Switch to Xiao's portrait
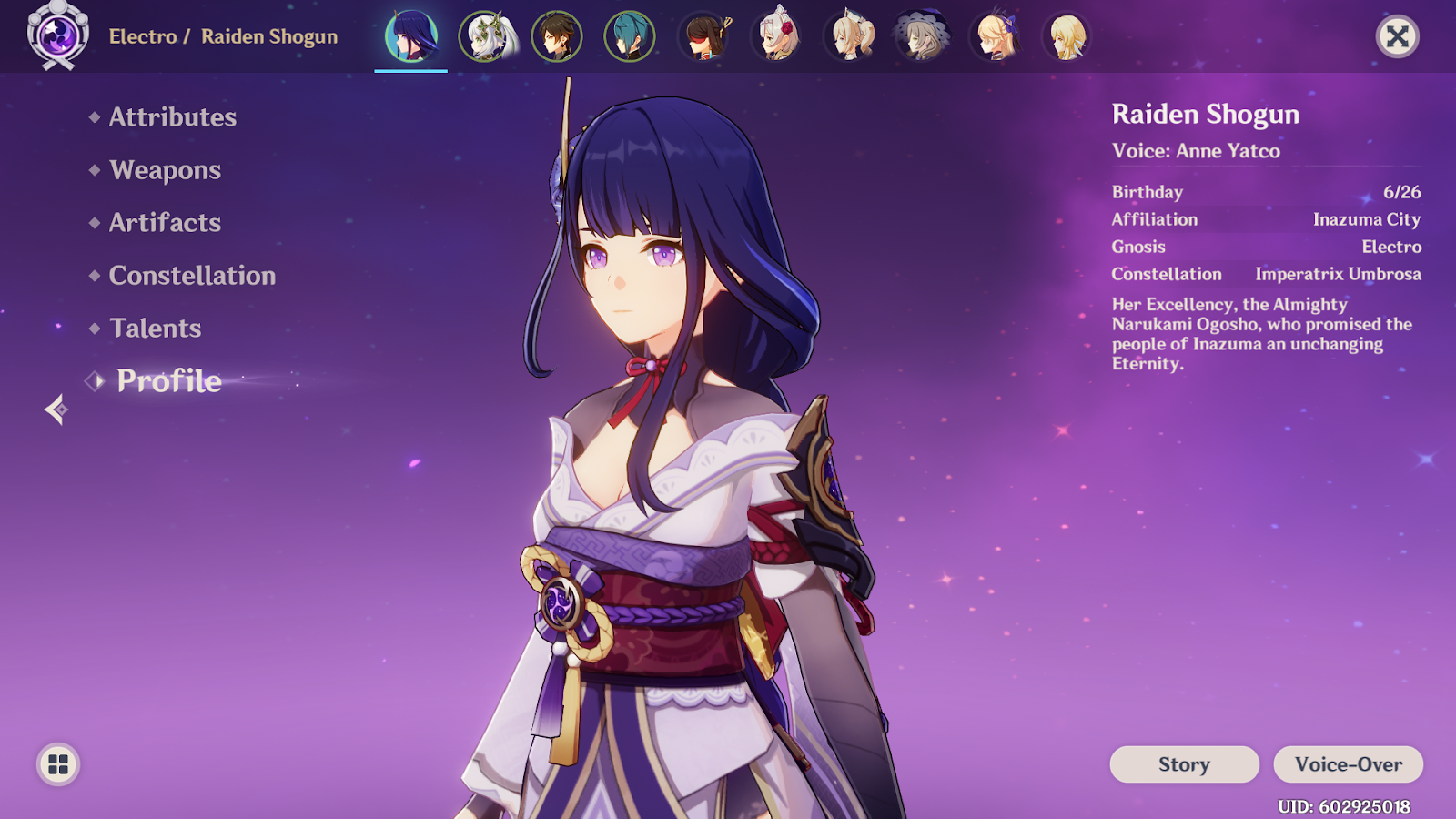This screenshot has height=819, width=1456. 630,36
